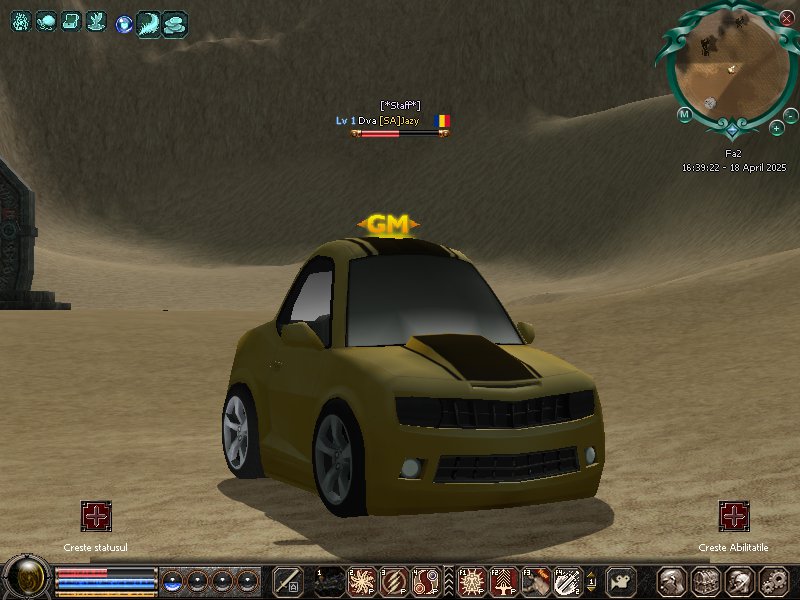Click the blue diamond below the minimap
Screen dimensions: 800x600
pos(732,131)
